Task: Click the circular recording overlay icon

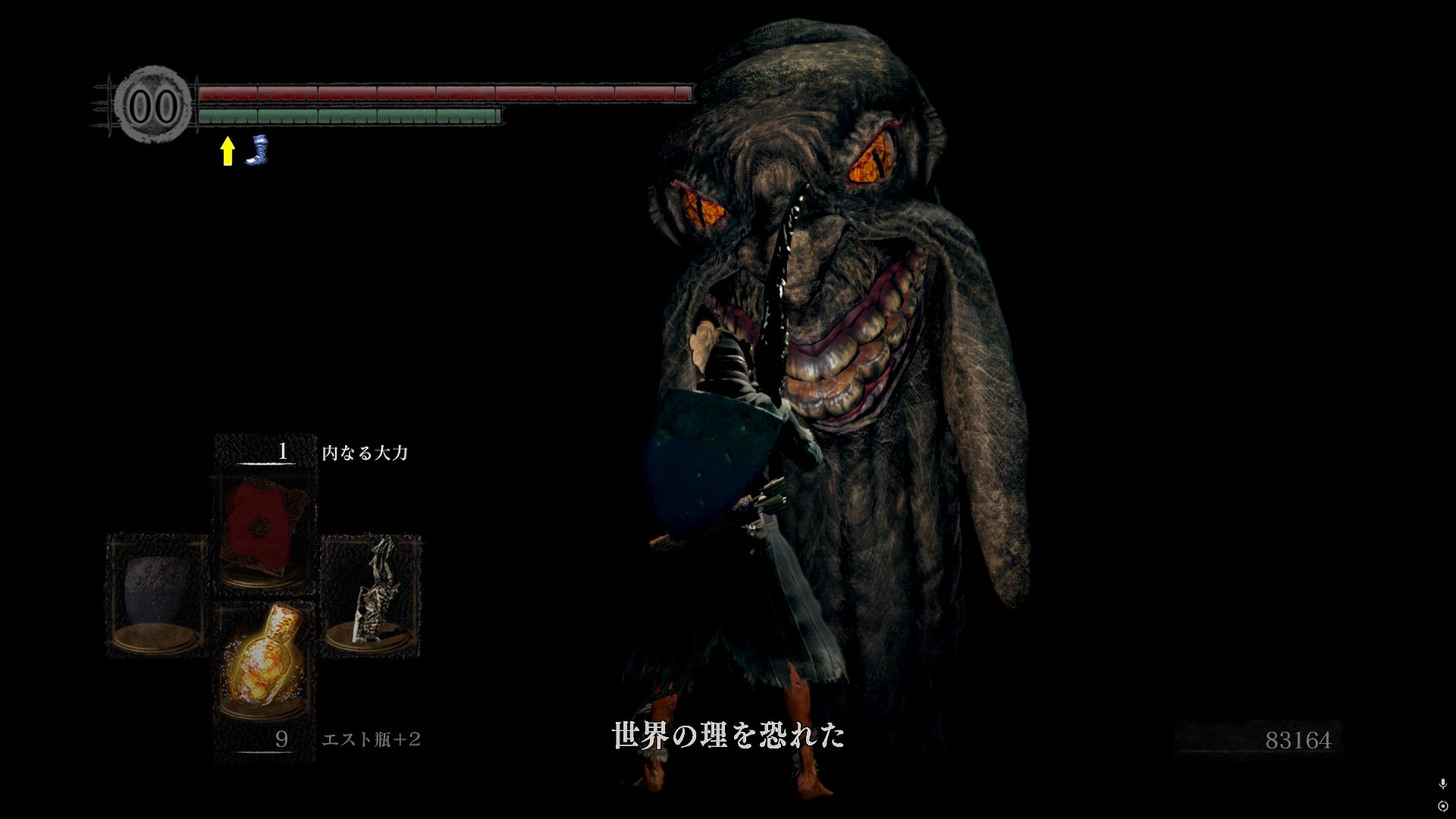Action: pos(1442,805)
